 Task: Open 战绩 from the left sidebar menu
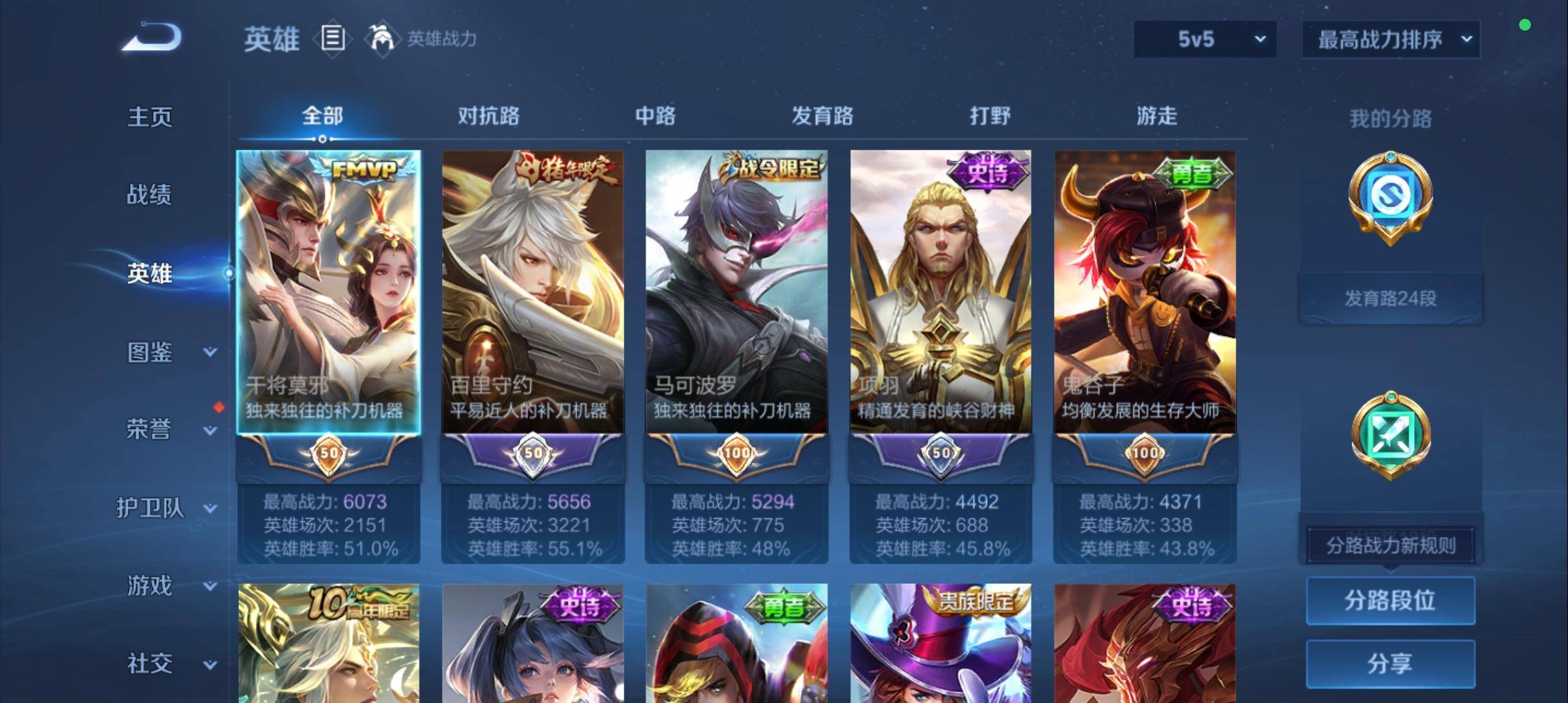click(x=150, y=195)
